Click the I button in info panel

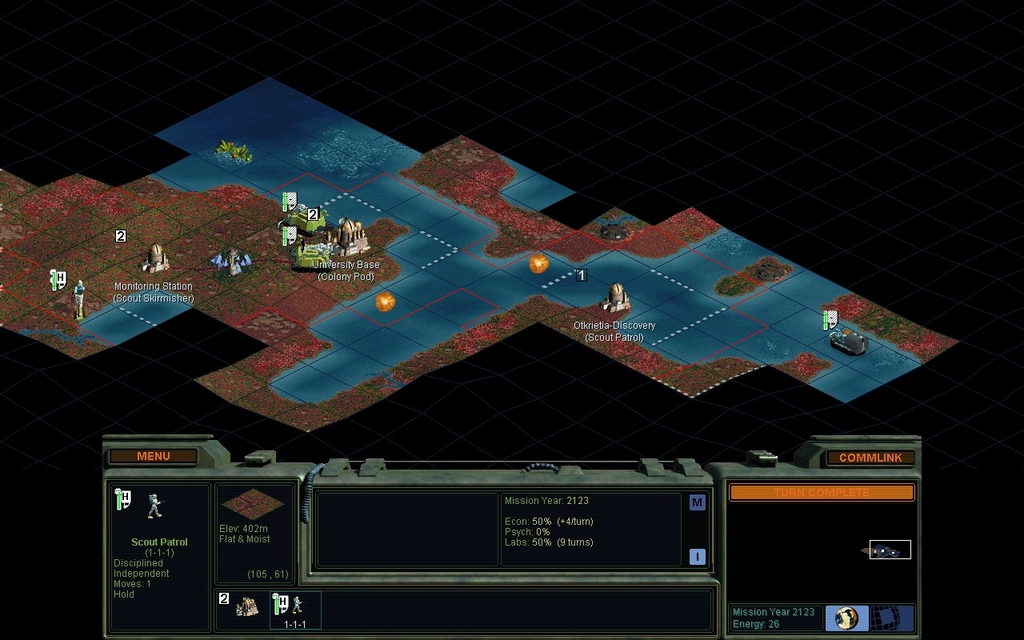[x=697, y=557]
